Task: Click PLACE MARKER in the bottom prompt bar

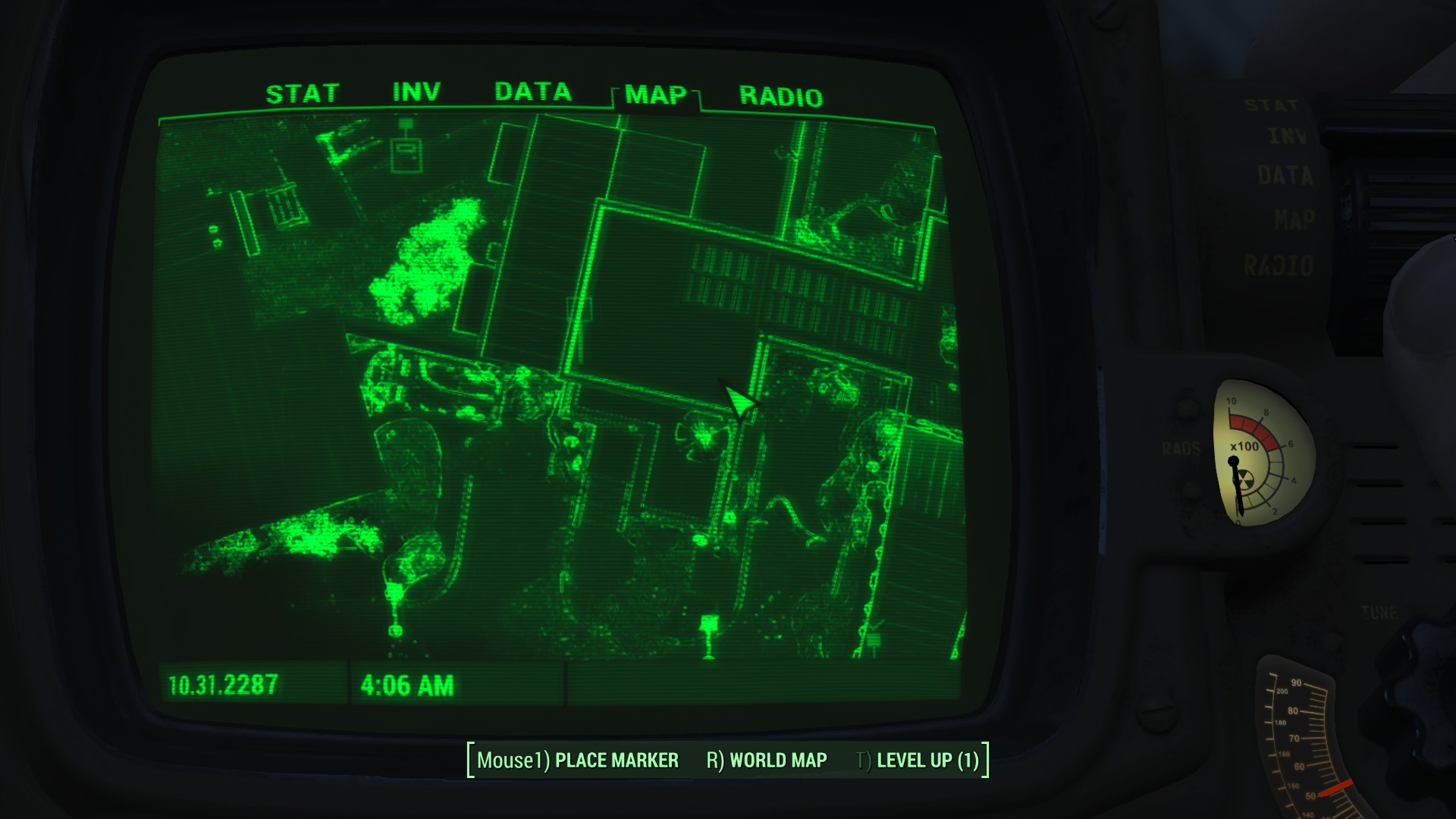Action: click(x=616, y=758)
